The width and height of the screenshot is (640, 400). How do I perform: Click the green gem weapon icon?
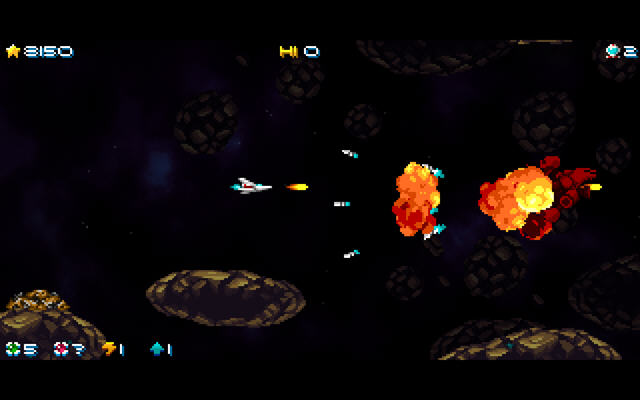13,349
